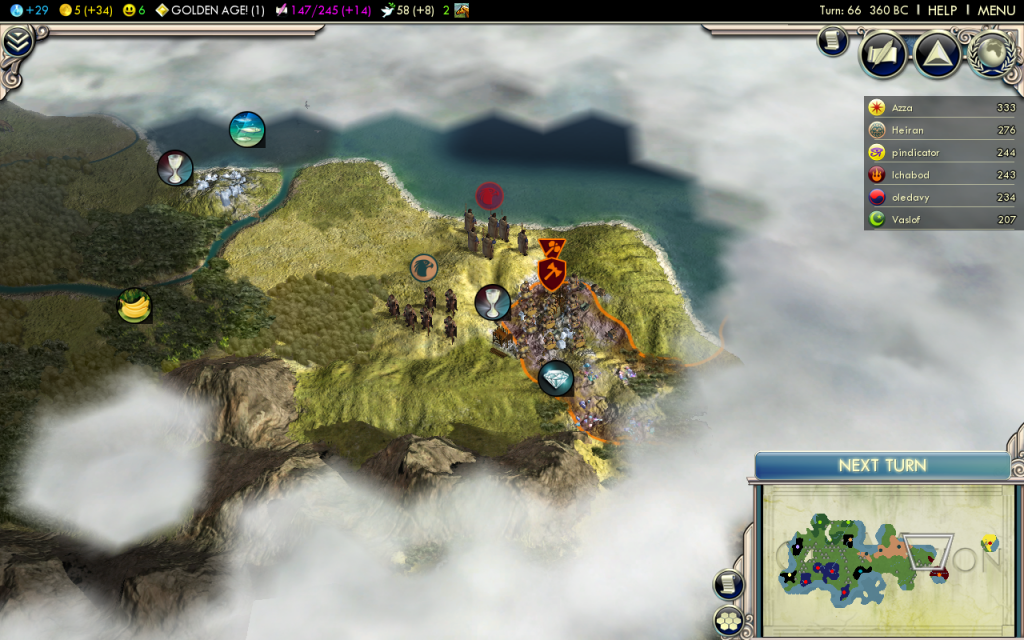Open the white triangle round button
The width and height of the screenshot is (1024, 640).
937,54
